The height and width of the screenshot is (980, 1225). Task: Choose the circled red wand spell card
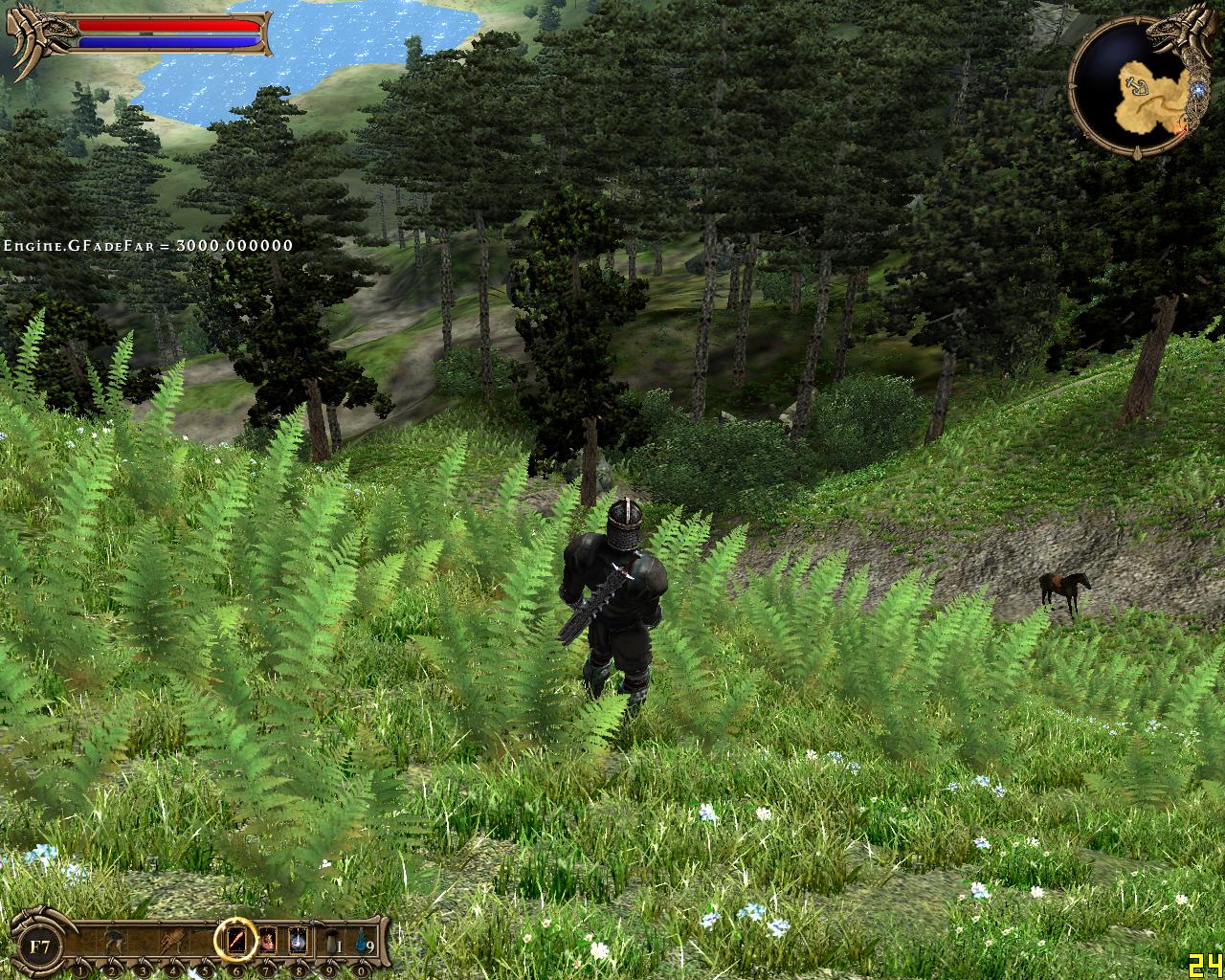coord(235,940)
